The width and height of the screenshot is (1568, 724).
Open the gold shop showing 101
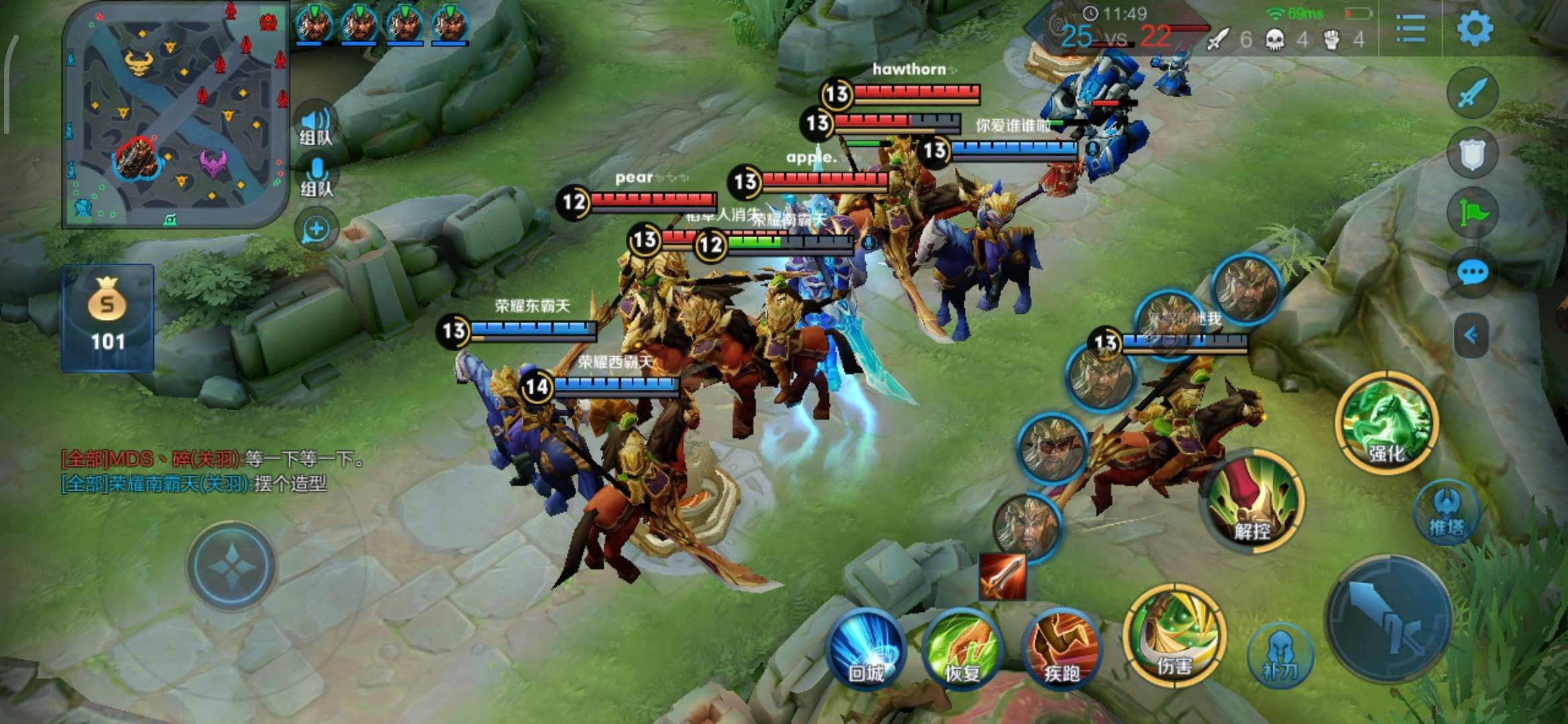pyautogui.click(x=108, y=318)
